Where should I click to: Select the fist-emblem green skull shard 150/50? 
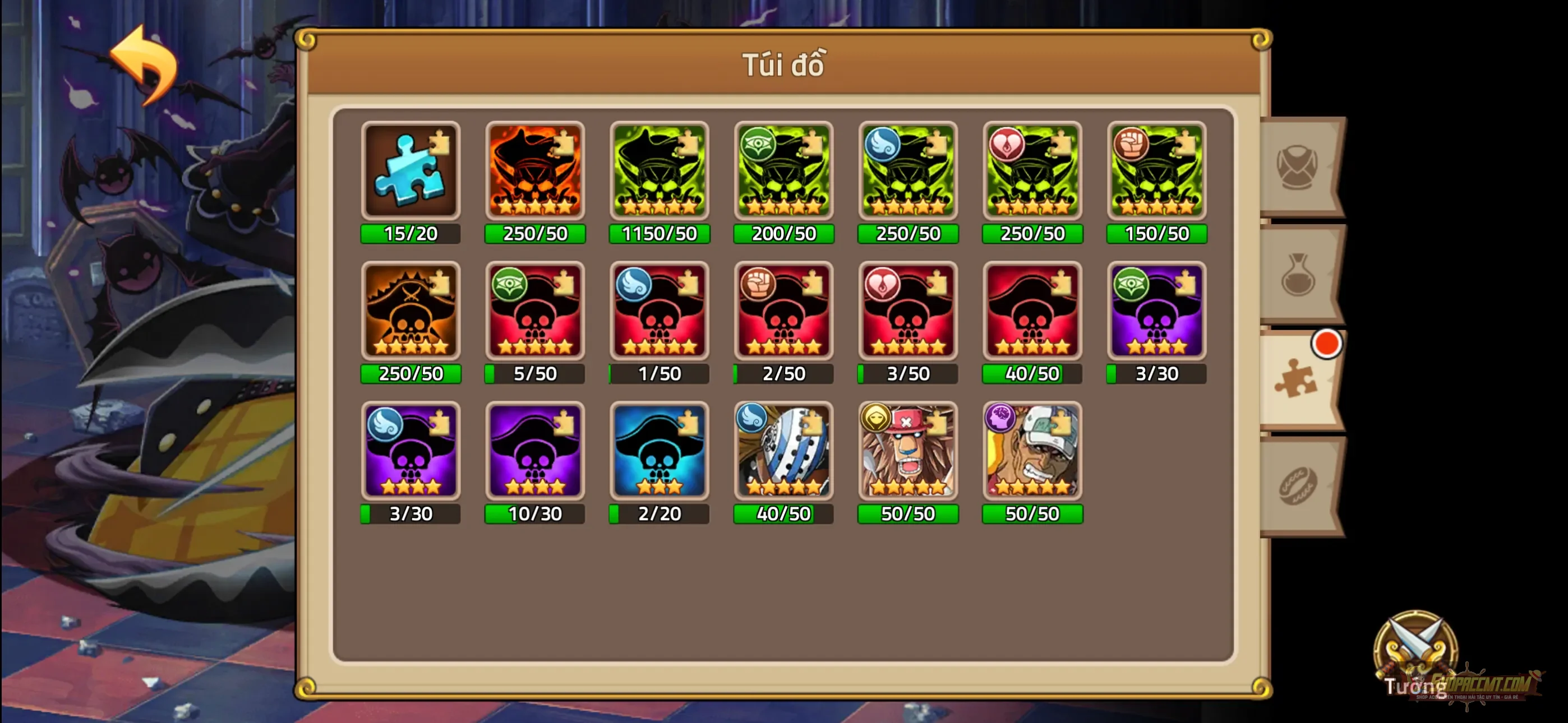1156,172
